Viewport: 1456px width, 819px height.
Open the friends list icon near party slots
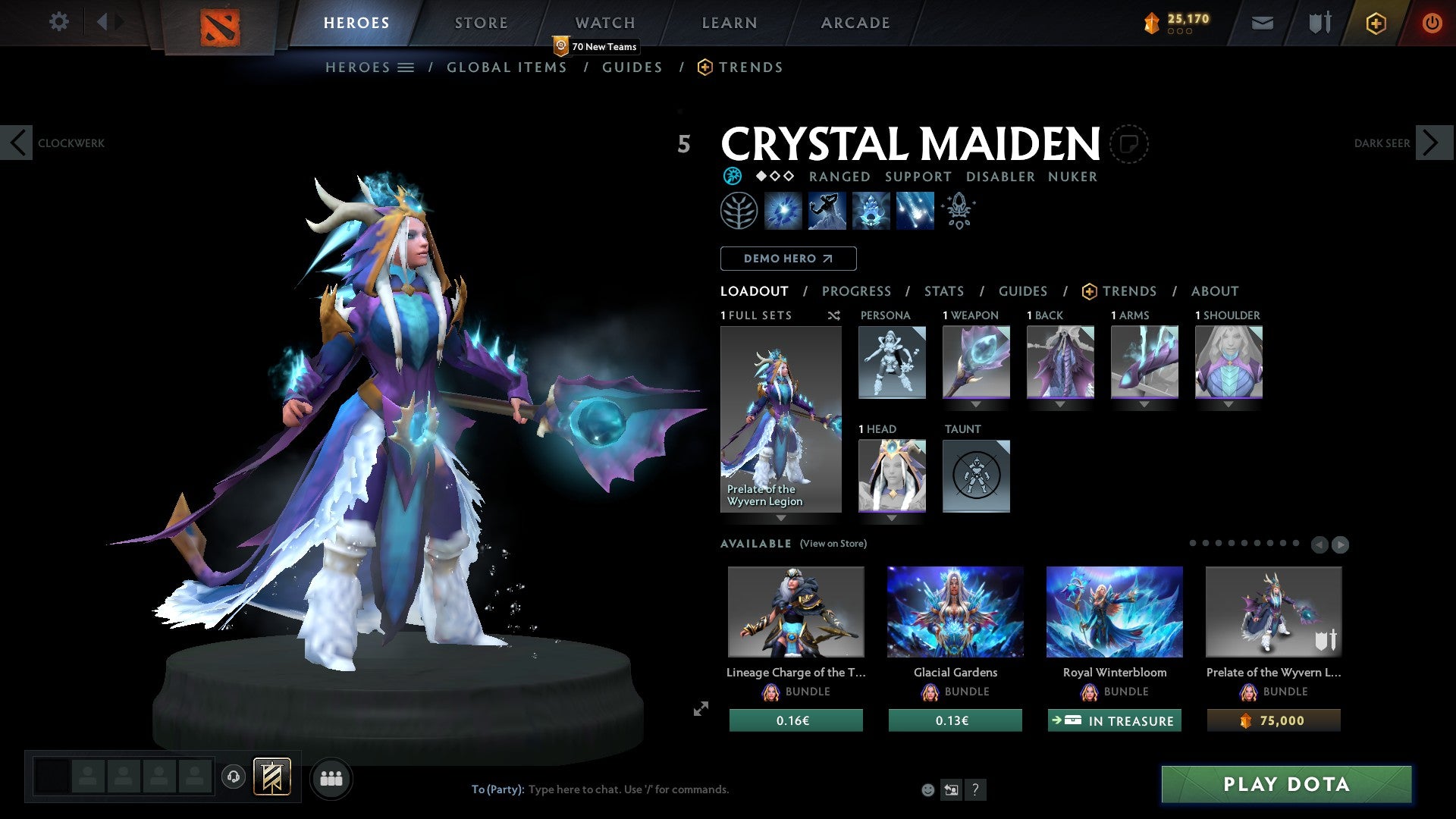[x=331, y=778]
